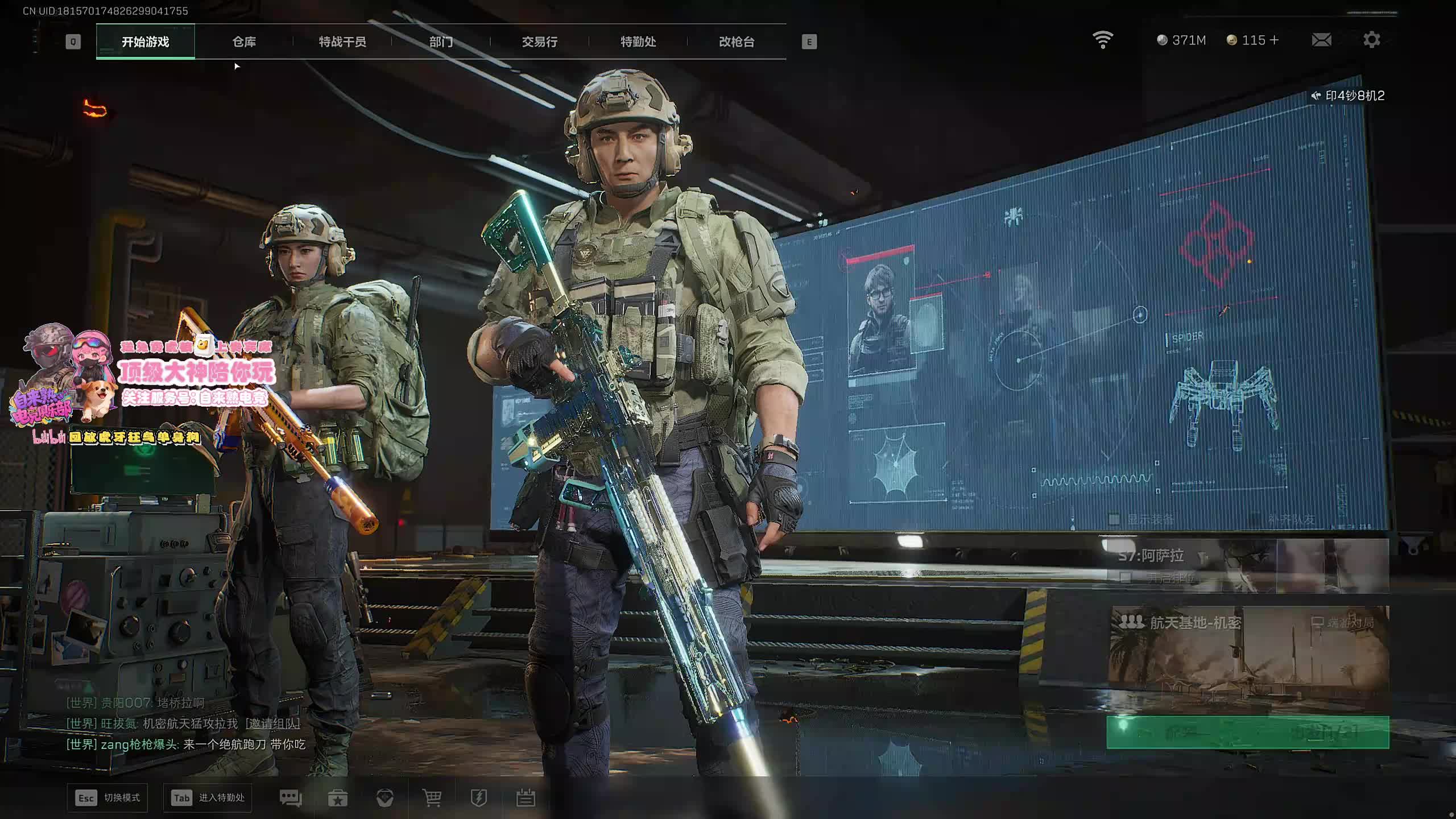Select the 开始游戏 (Start Game) tab
This screenshot has height=819, width=1456.
(146, 42)
